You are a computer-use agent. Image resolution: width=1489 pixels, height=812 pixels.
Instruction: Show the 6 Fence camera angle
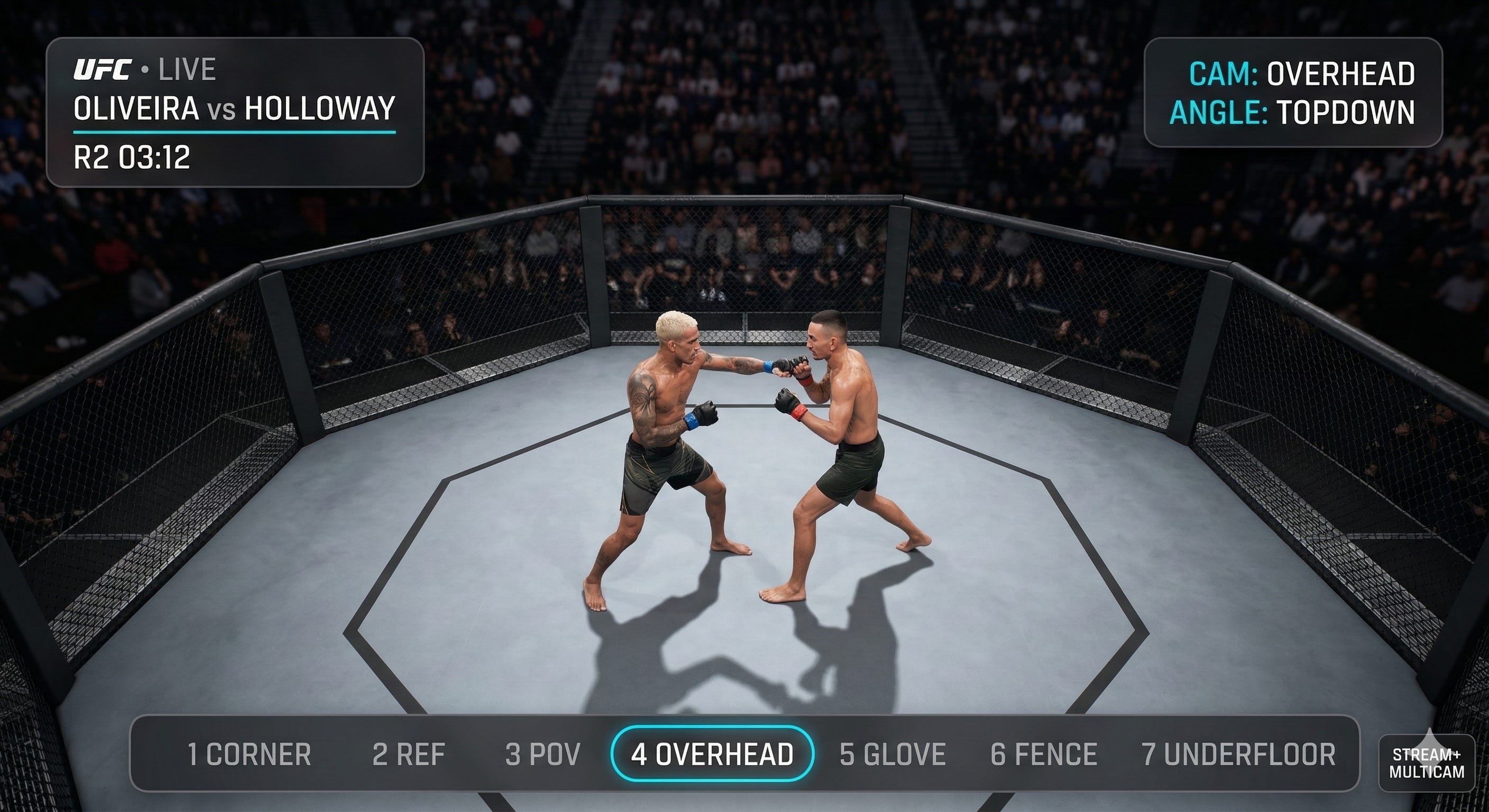click(1044, 754)
